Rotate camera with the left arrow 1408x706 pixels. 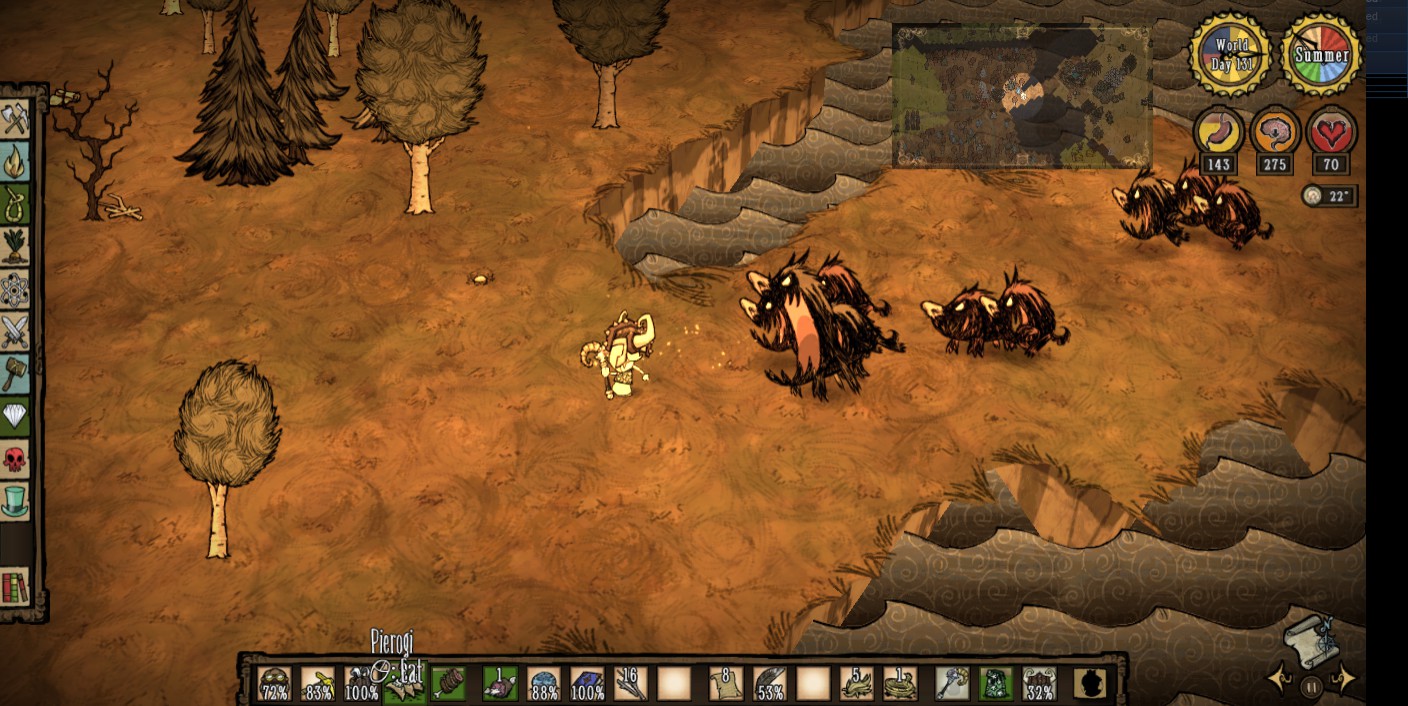click(x=1277, y=680)
